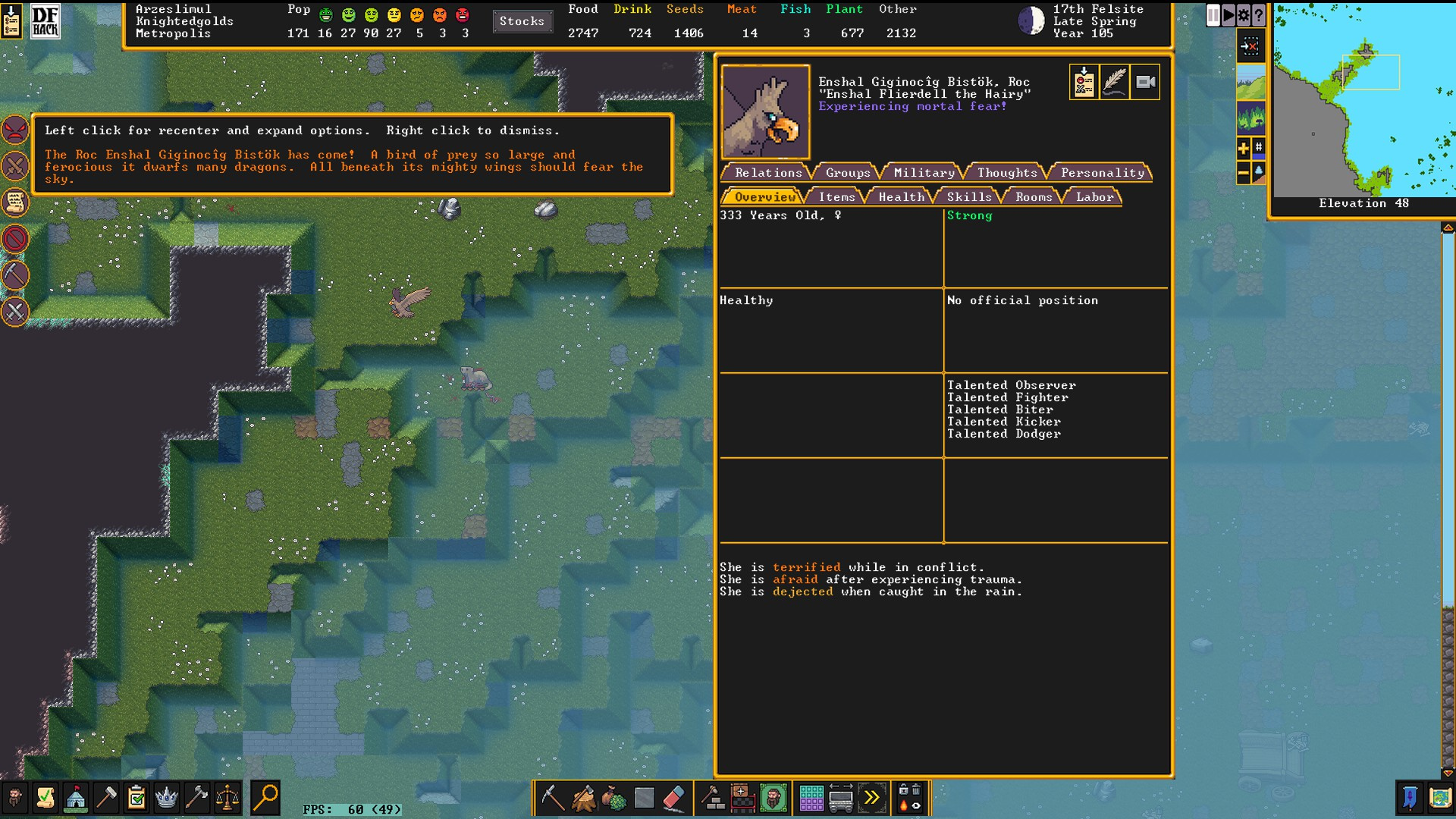Open settings via the gear icon

(x=1244, y=15)
